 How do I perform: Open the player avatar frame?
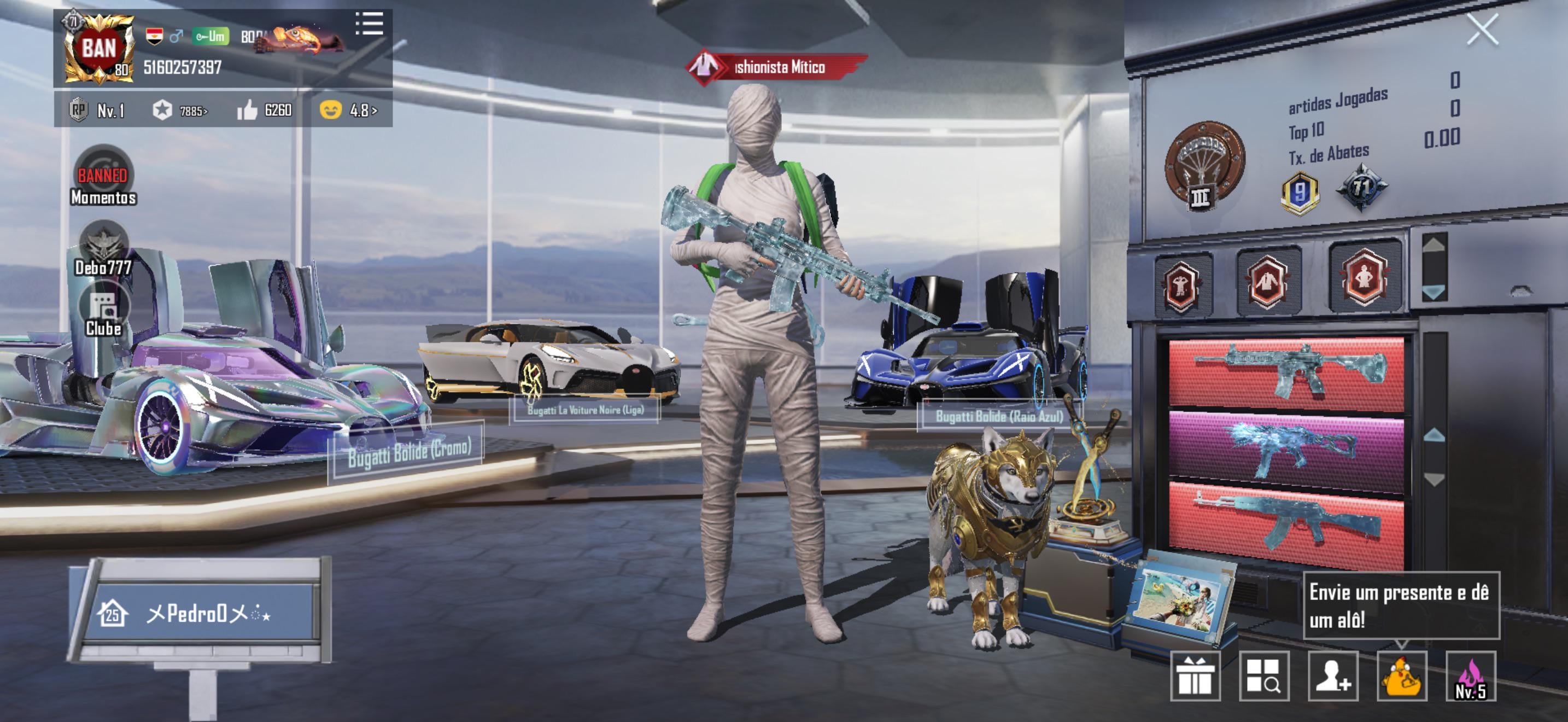point(98,49)
